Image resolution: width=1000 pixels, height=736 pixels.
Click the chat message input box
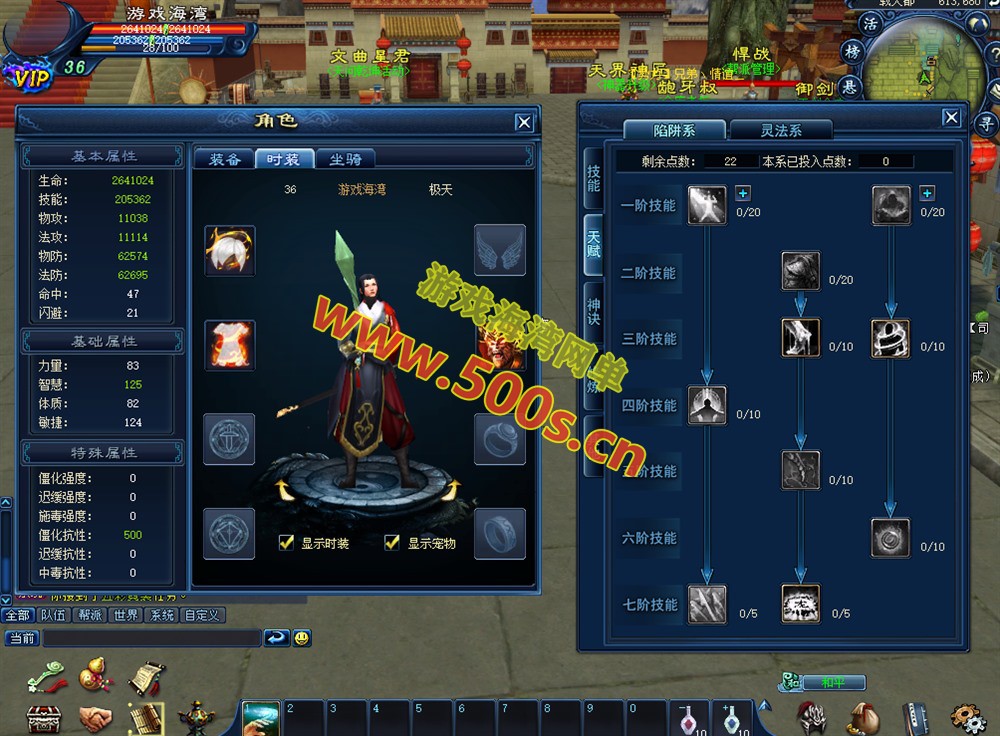[x=150, y=637]
